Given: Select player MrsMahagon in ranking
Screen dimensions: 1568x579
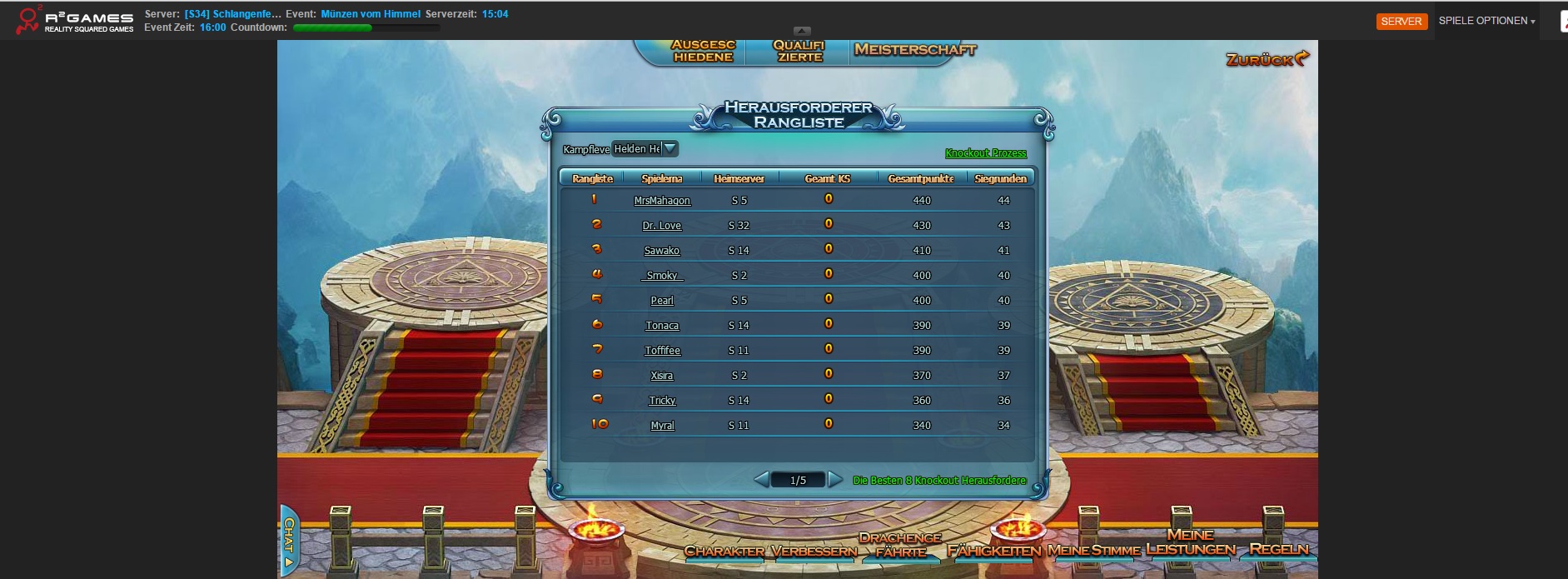Looking at the screenshot, I should (x=662, y=201).
